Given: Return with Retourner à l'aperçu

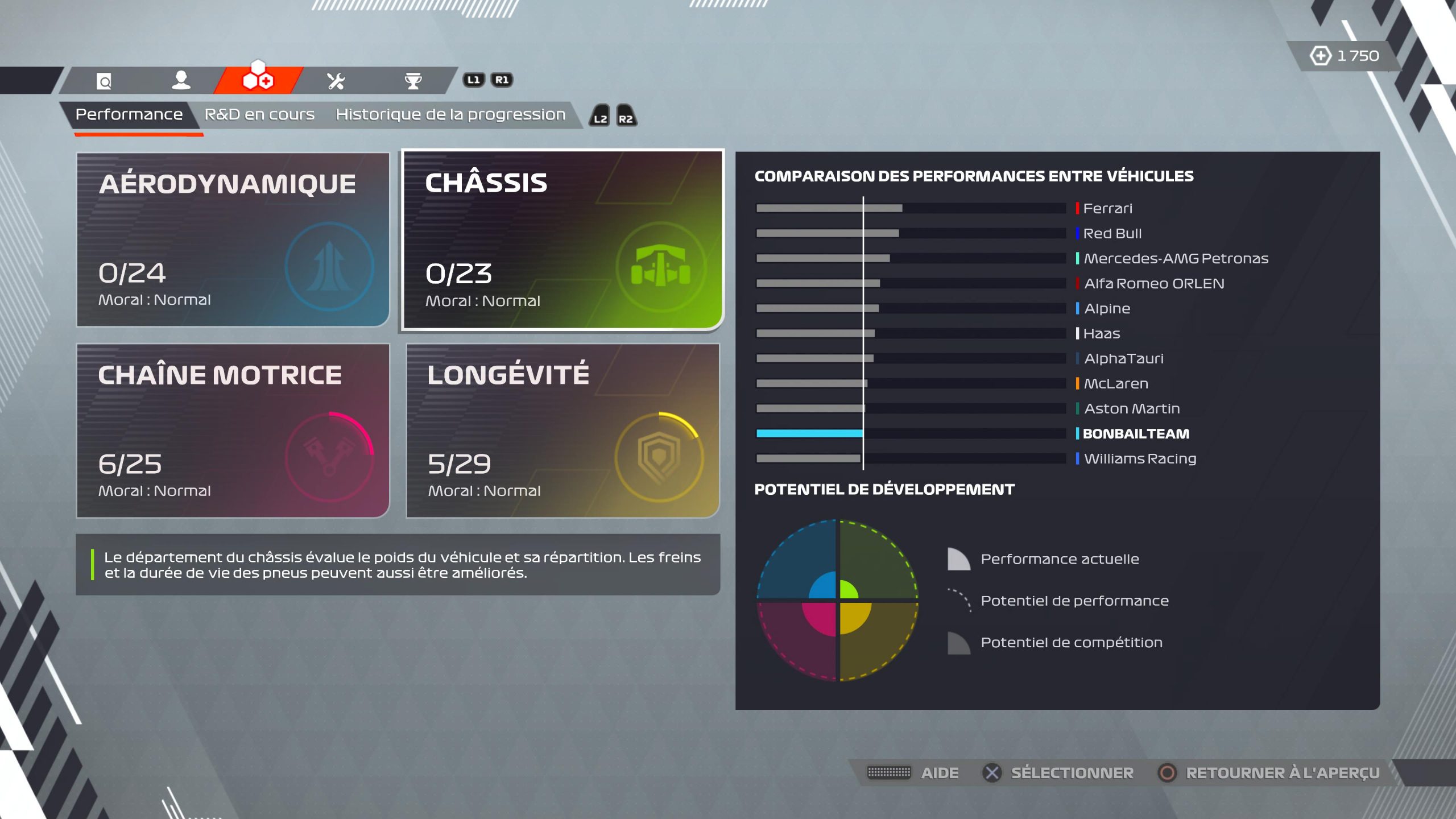Looking at the screenshot, I should coord(1282,773).
